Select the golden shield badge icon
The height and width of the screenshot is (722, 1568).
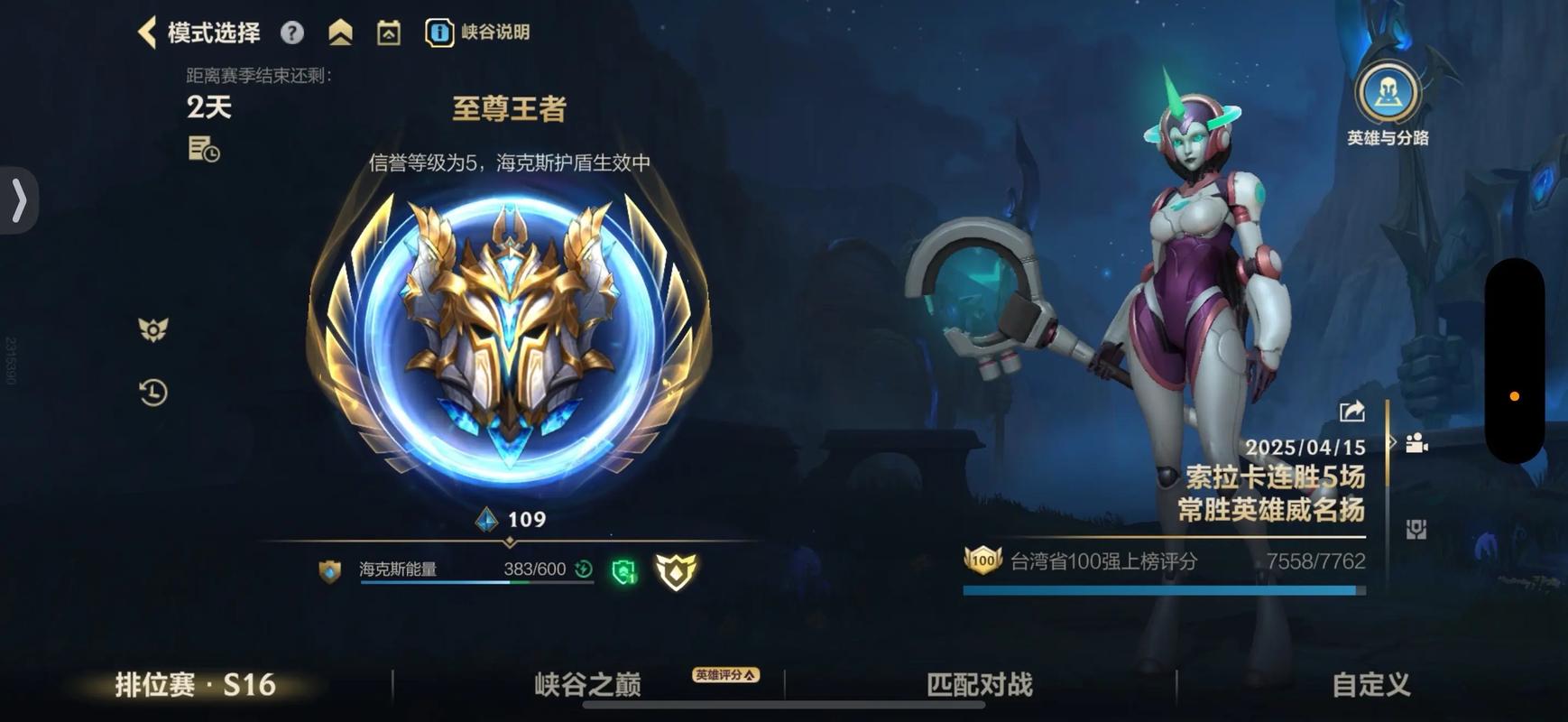[x=678, y=569]
